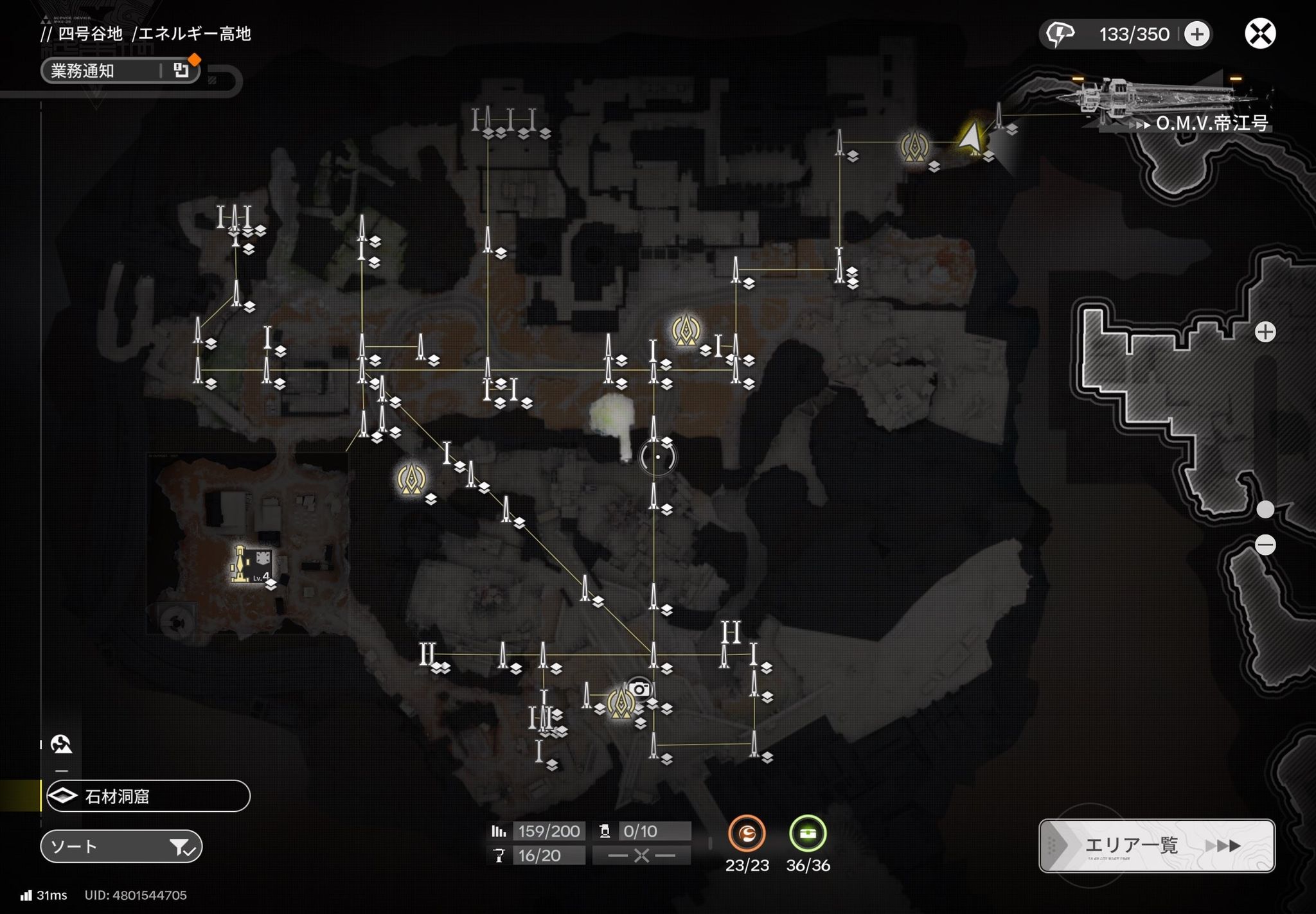Select the green treasure chest counter icon
This screenshot has width=1316, height=914.
[x=808, y=833]
